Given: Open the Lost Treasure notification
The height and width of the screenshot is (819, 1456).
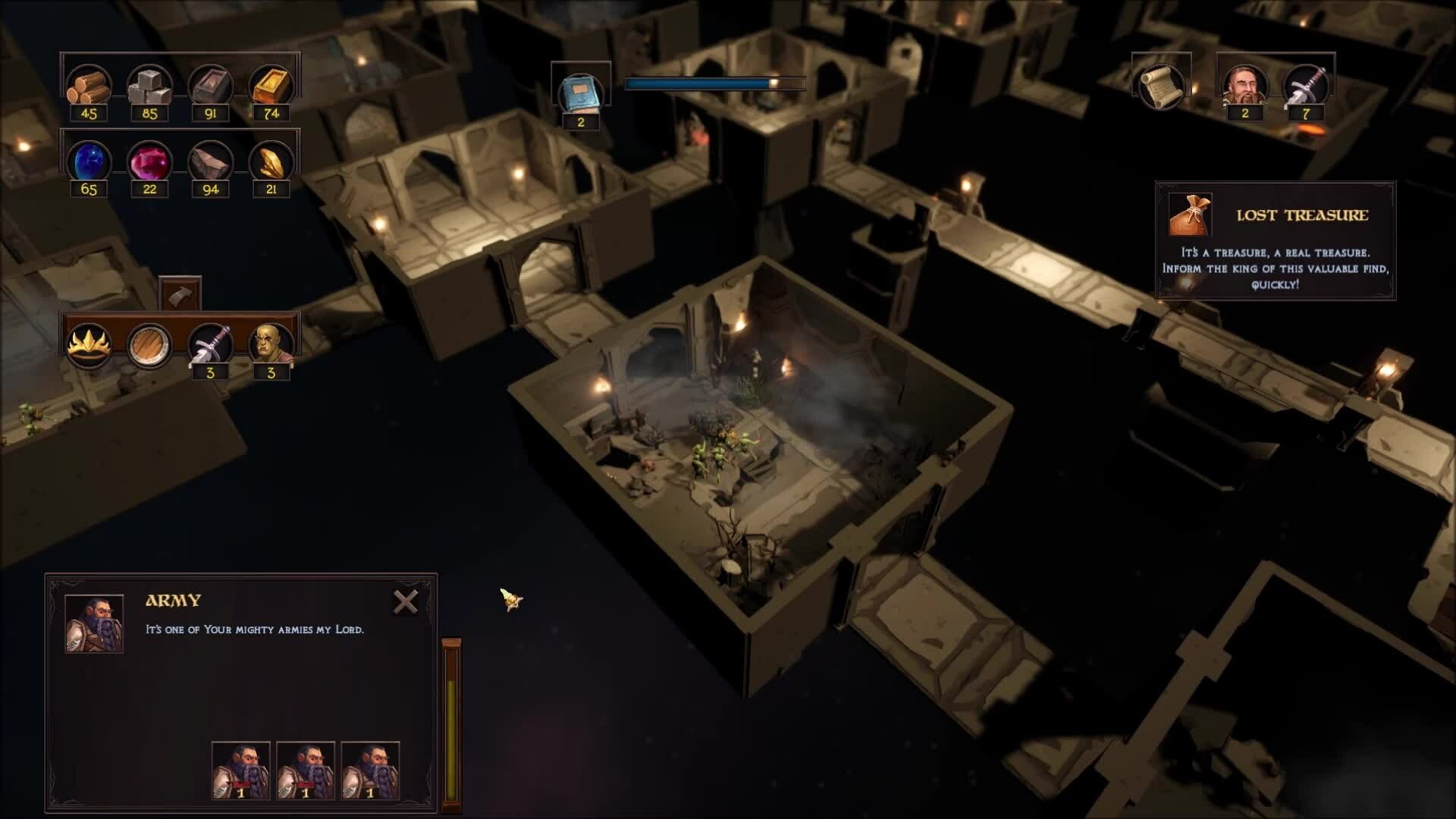Looking at the screenshot, I should [1275, 240].
